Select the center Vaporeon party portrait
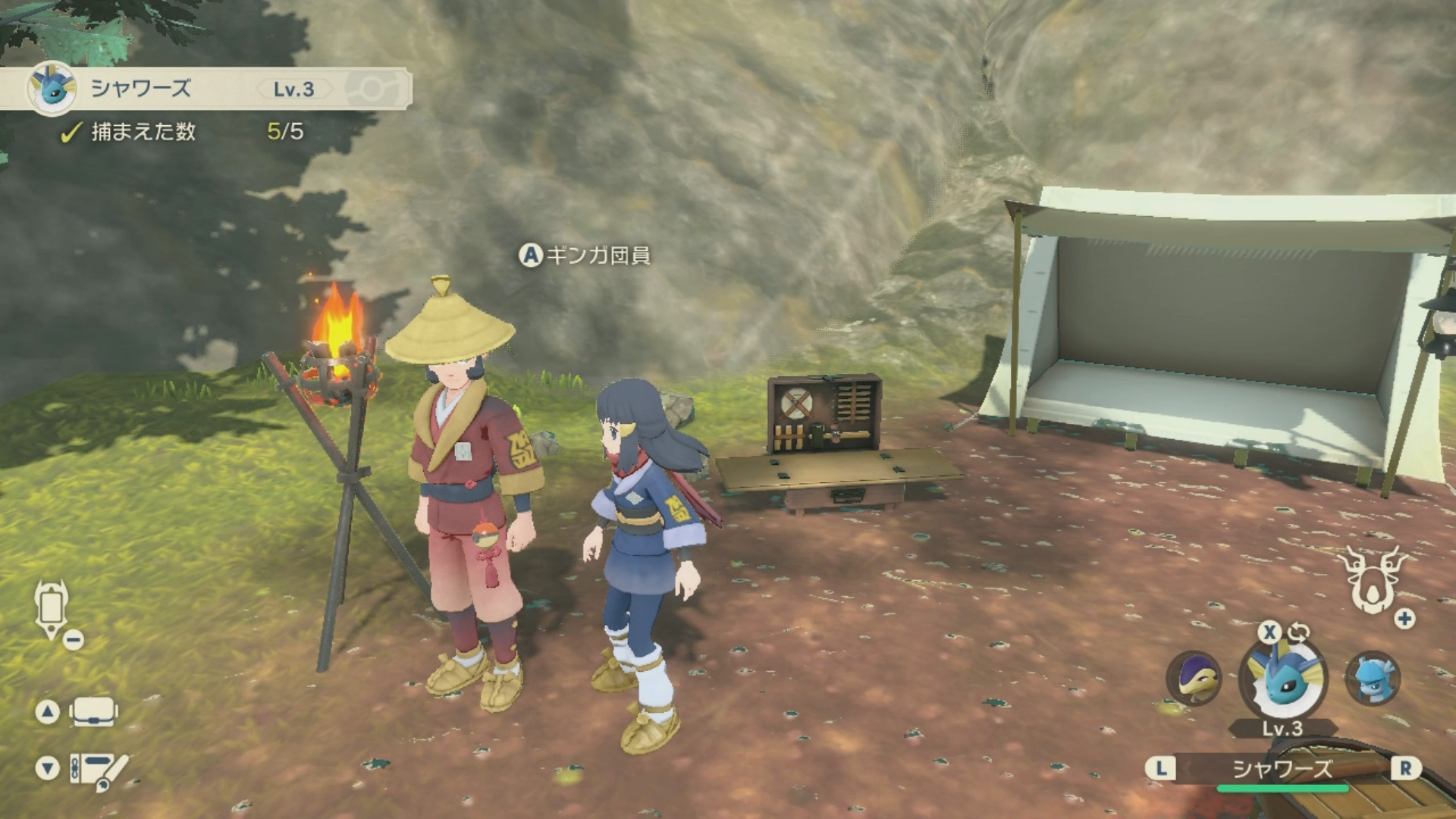The width and height of the screenshot is (1456, 819). (x=1282, y=679)
